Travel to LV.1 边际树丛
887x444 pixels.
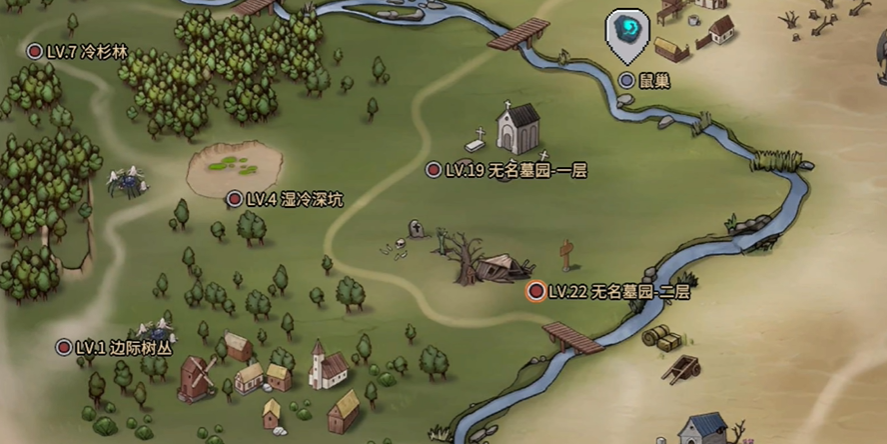[64, 348]
